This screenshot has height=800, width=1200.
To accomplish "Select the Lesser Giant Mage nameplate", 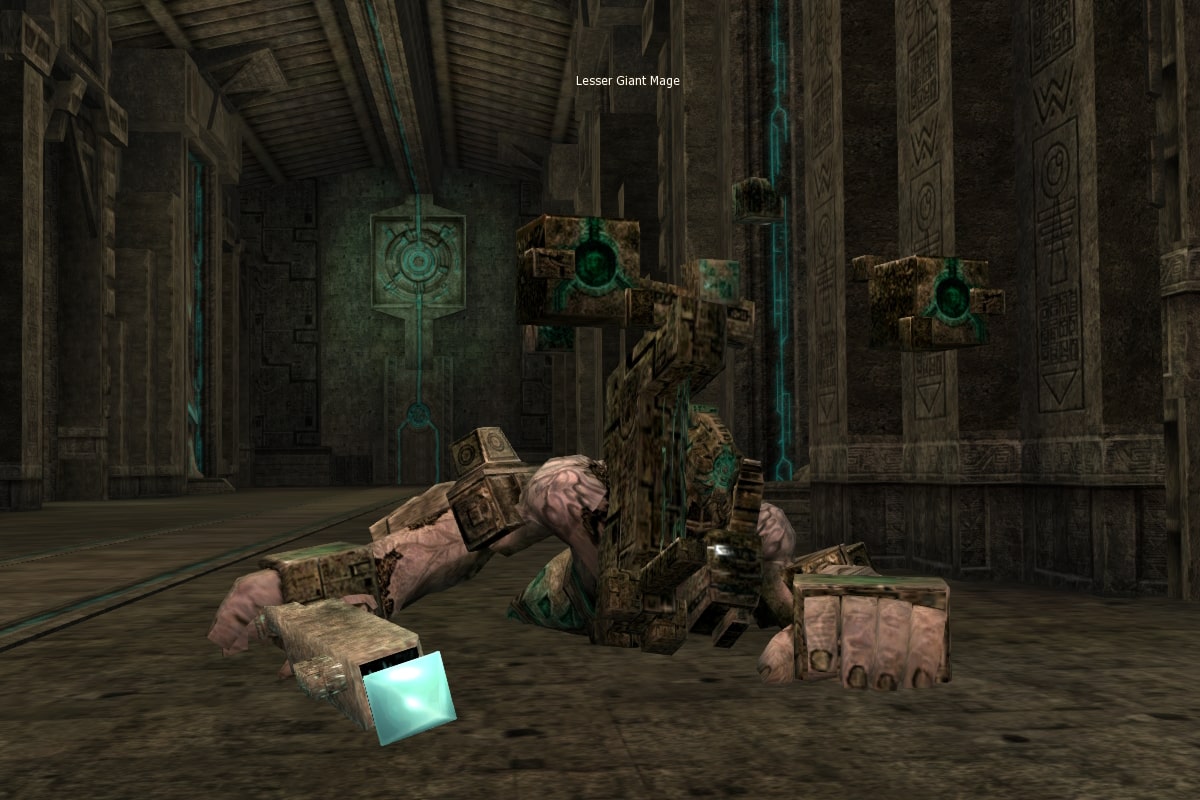I will [x=627, y=81].
